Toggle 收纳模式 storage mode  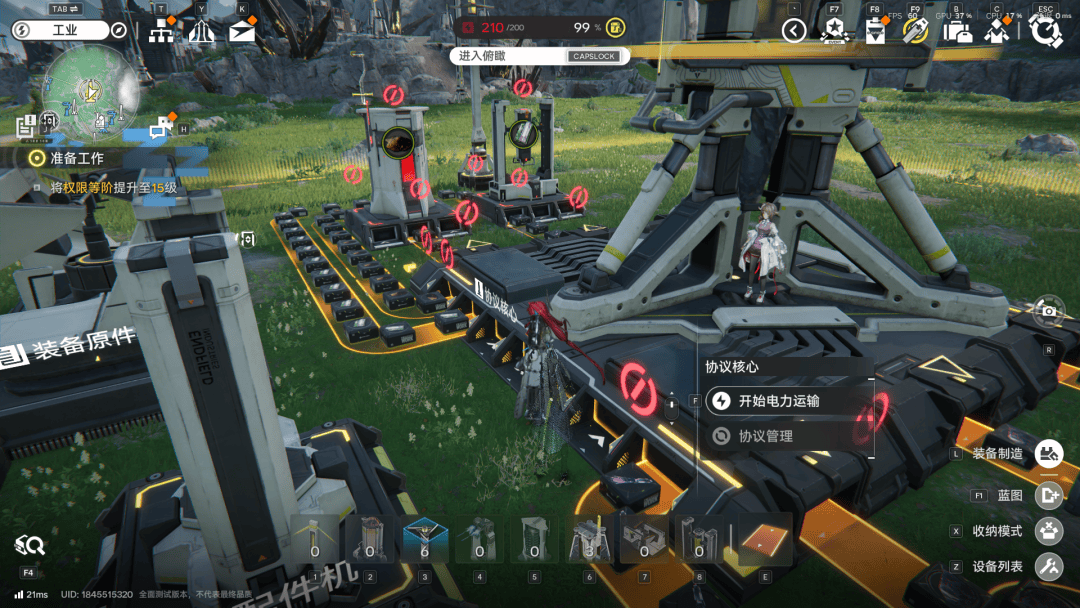point(1048,530)
